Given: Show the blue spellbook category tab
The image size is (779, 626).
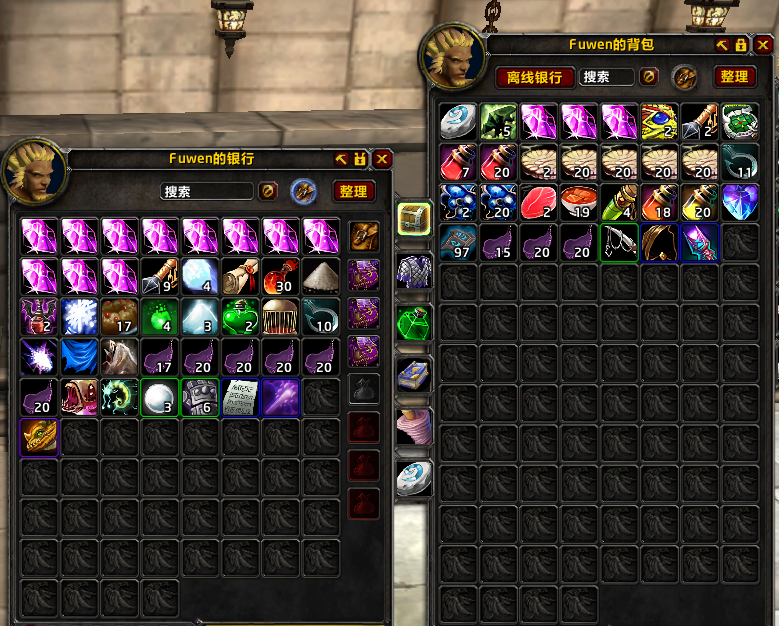Looking at the screenshot, I should click(x=413, y=374).
